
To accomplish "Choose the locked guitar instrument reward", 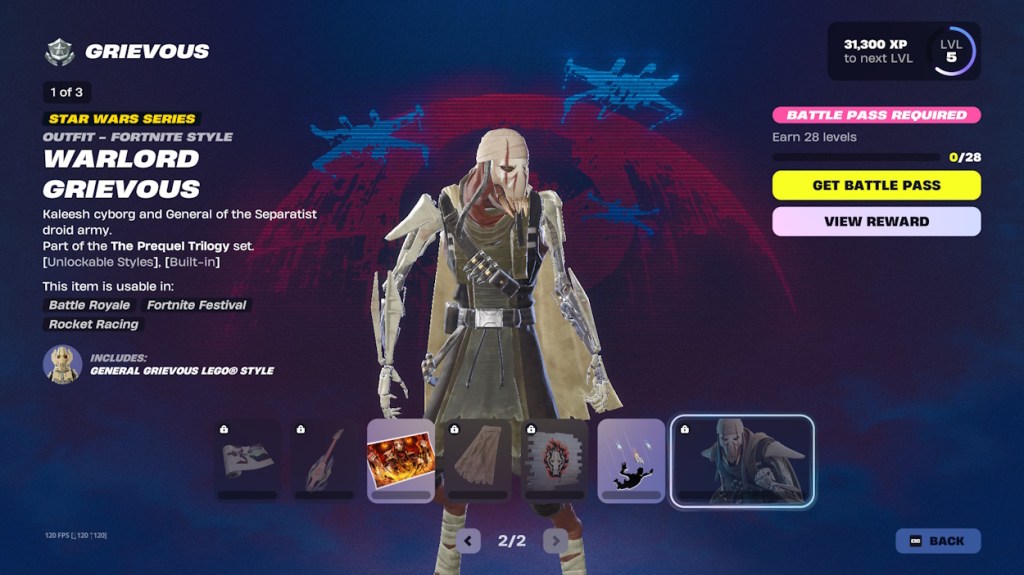I will tap(324, 460).
